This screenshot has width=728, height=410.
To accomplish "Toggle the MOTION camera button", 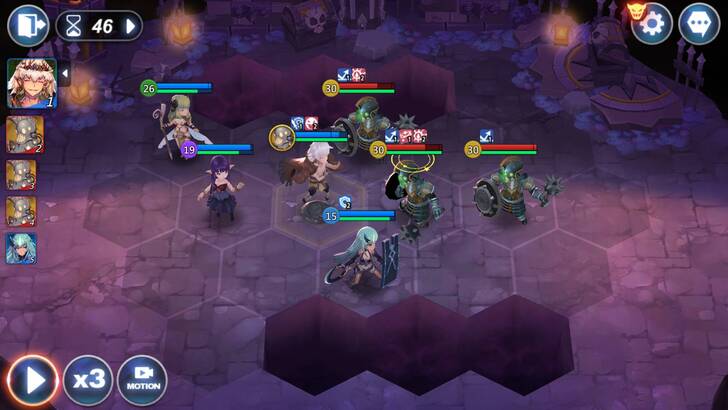I will (x=142, y=380).
